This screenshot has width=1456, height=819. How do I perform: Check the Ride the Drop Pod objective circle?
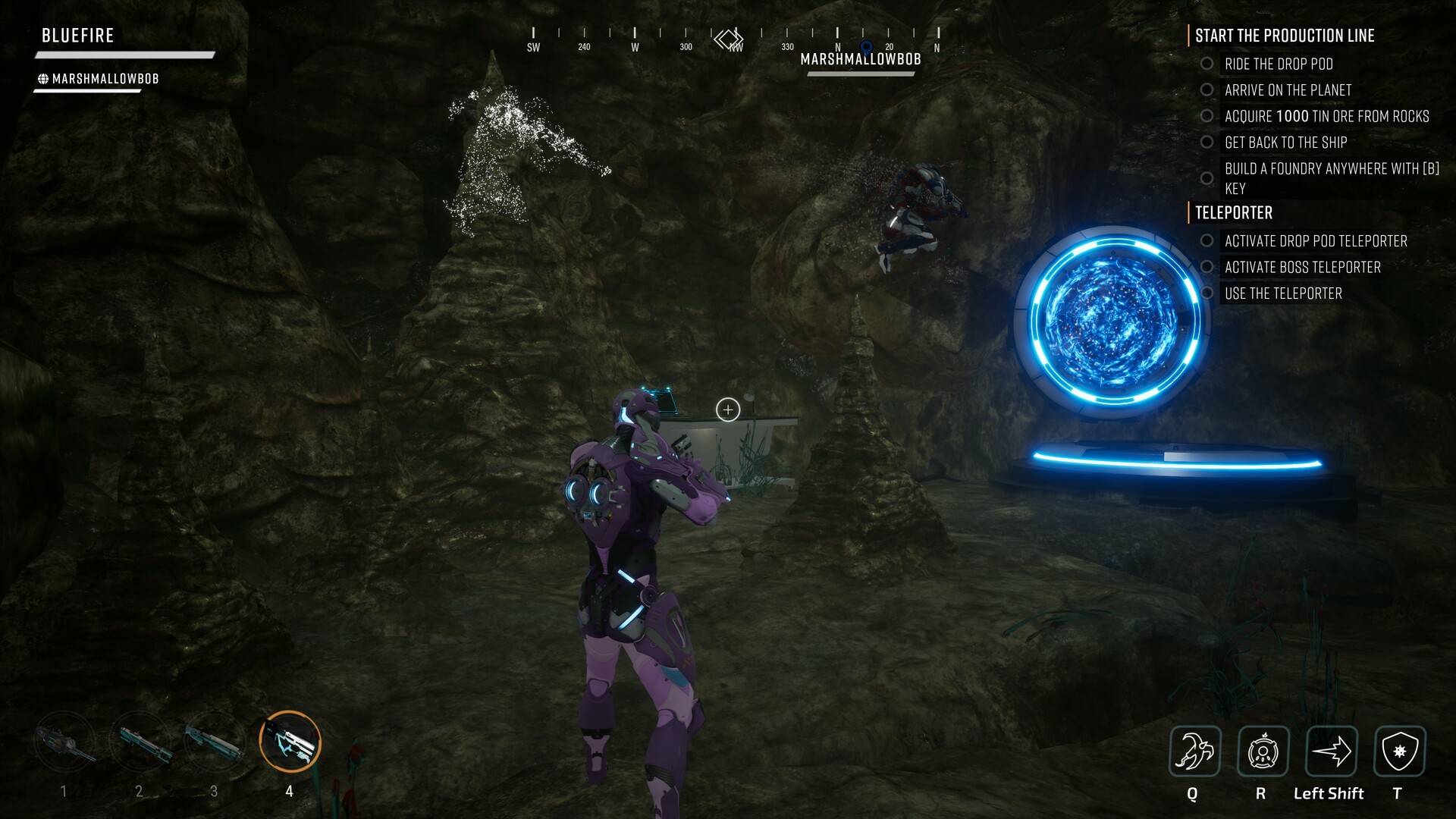1207,64
